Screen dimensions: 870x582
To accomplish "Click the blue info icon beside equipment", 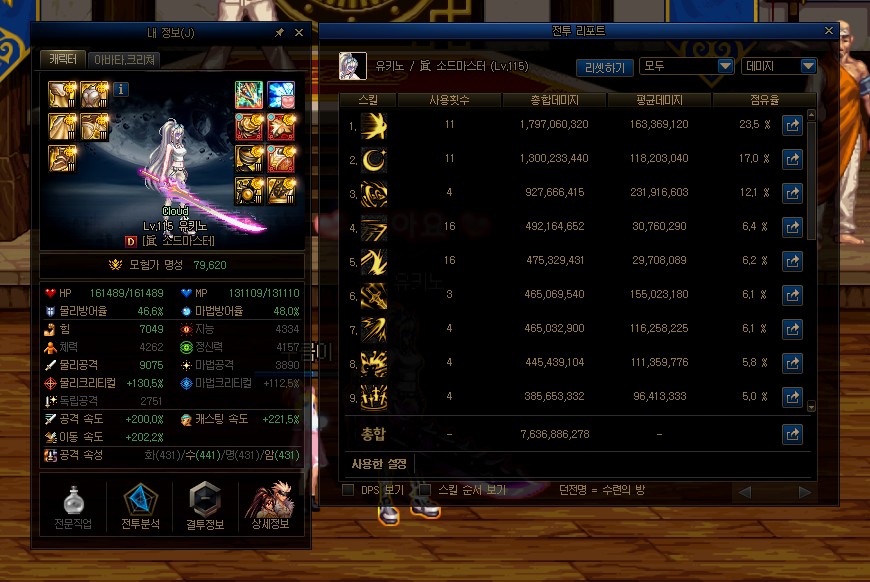I will [122, 90].
